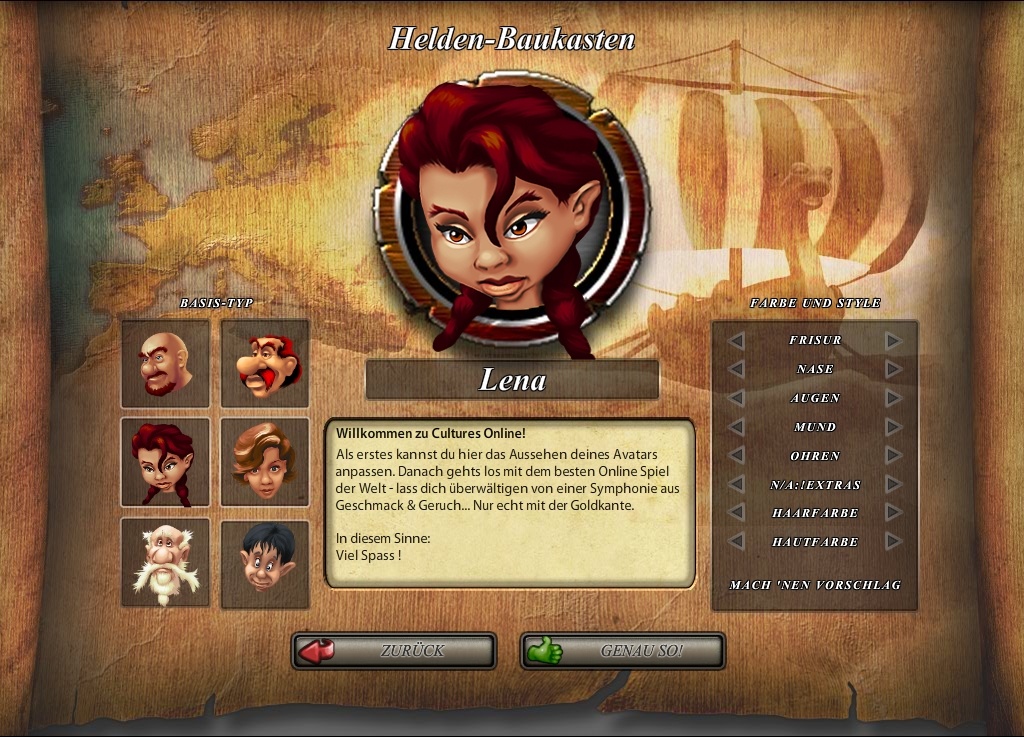Change Ohren to the next option

(893, 456)
